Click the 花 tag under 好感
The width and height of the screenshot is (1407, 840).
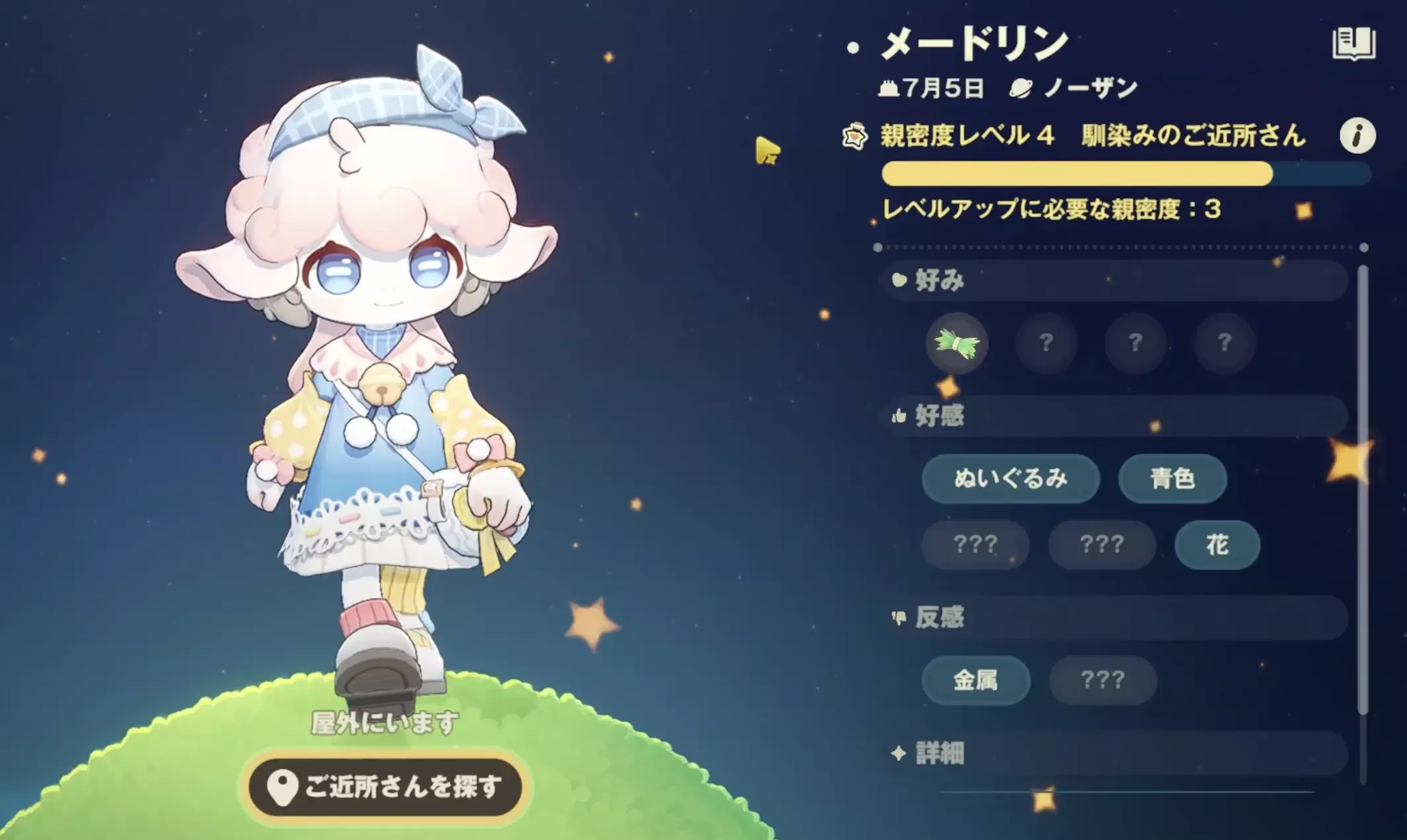[1215, 545]
